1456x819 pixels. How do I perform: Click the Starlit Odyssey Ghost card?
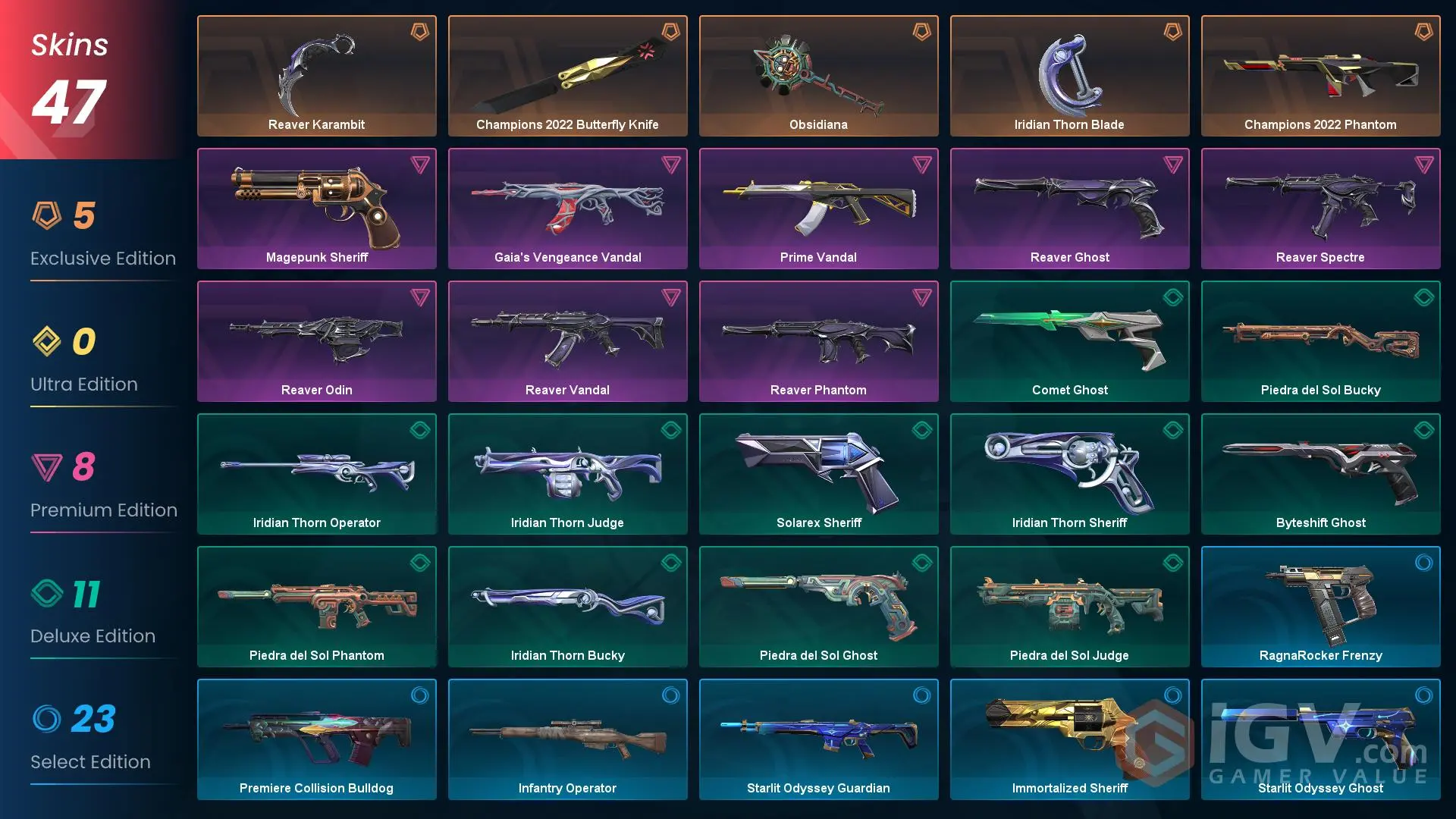[x=1319, y=739]
